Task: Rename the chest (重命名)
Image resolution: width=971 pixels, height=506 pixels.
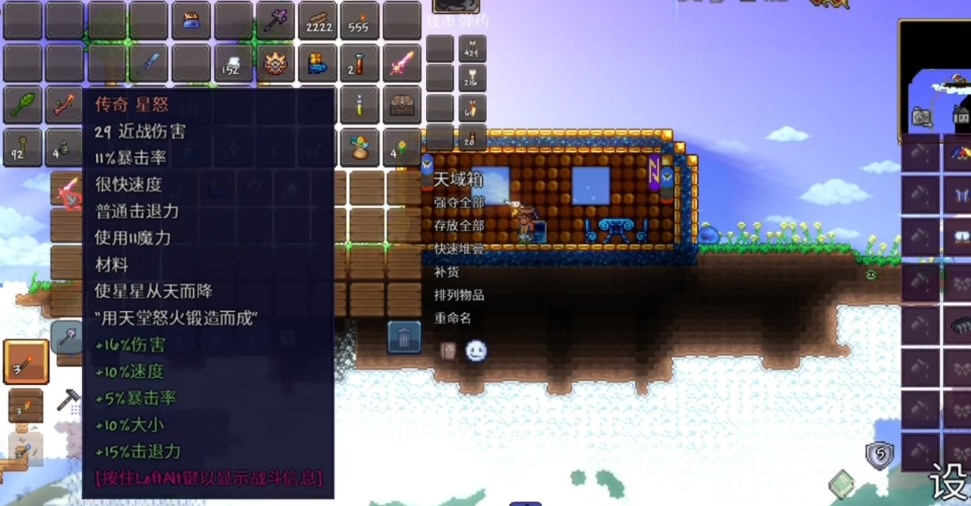Action: tap(452, 318)
